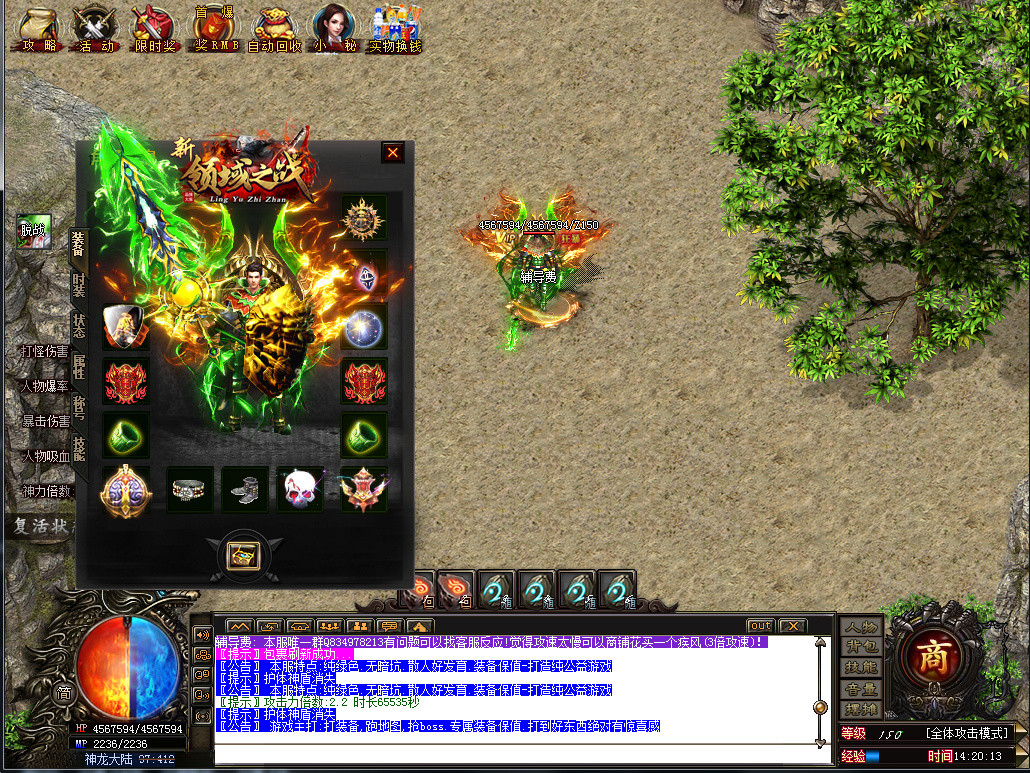Open the 限时奖 timed reward
Viewport: 1030px width, 773px height.
(x=154, y=30)
